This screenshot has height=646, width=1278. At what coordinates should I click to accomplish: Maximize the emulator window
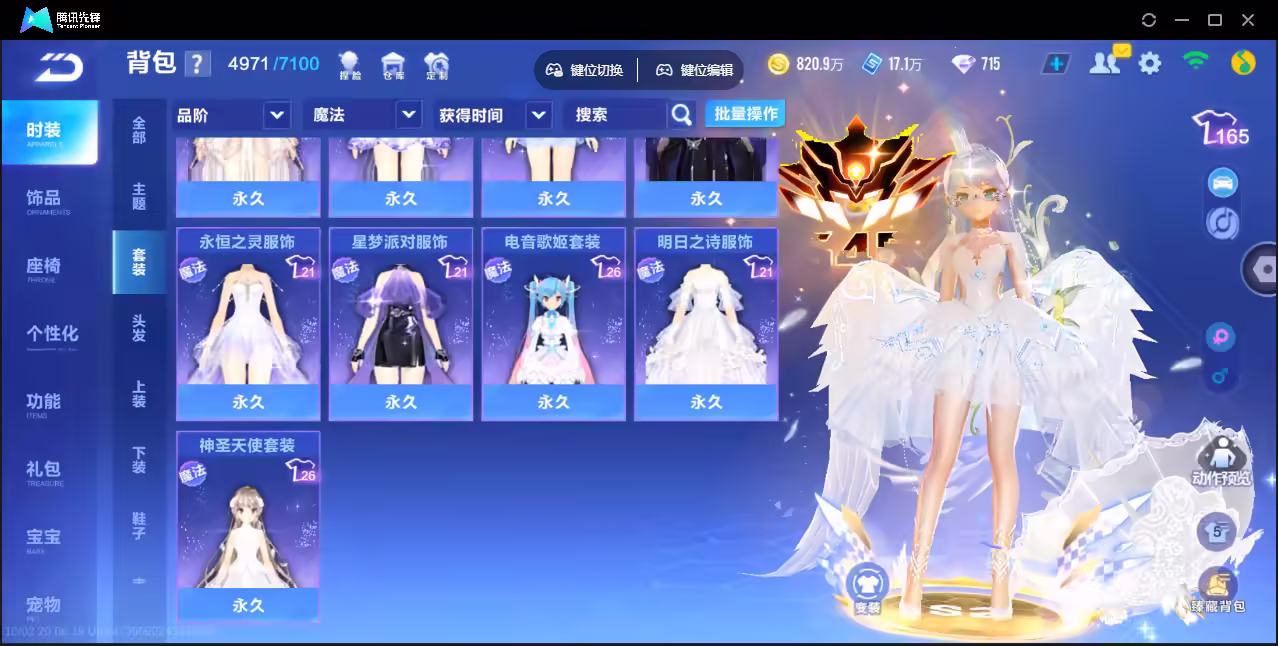point(1215,20)
